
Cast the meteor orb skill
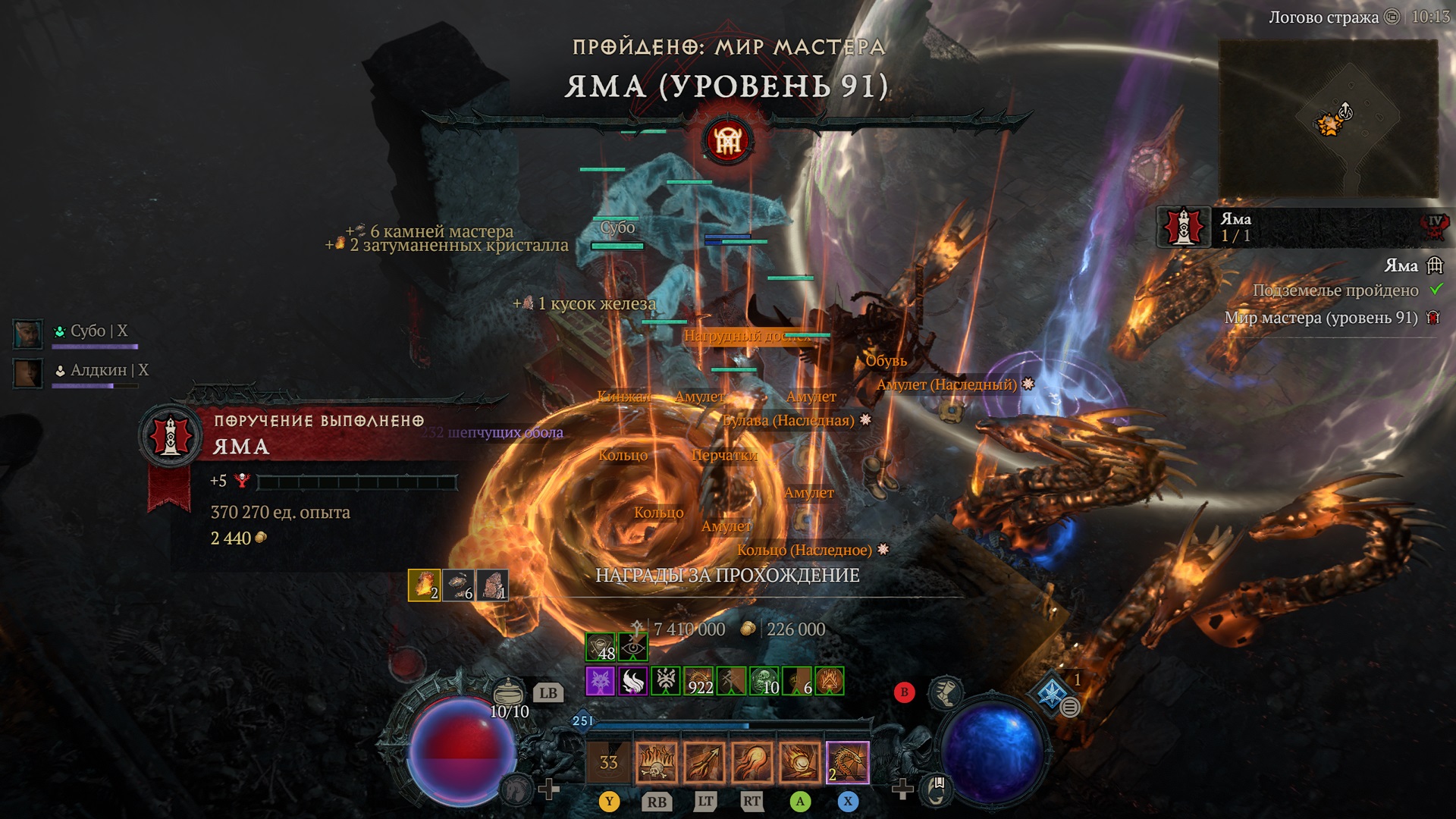[x=800, y=762]
